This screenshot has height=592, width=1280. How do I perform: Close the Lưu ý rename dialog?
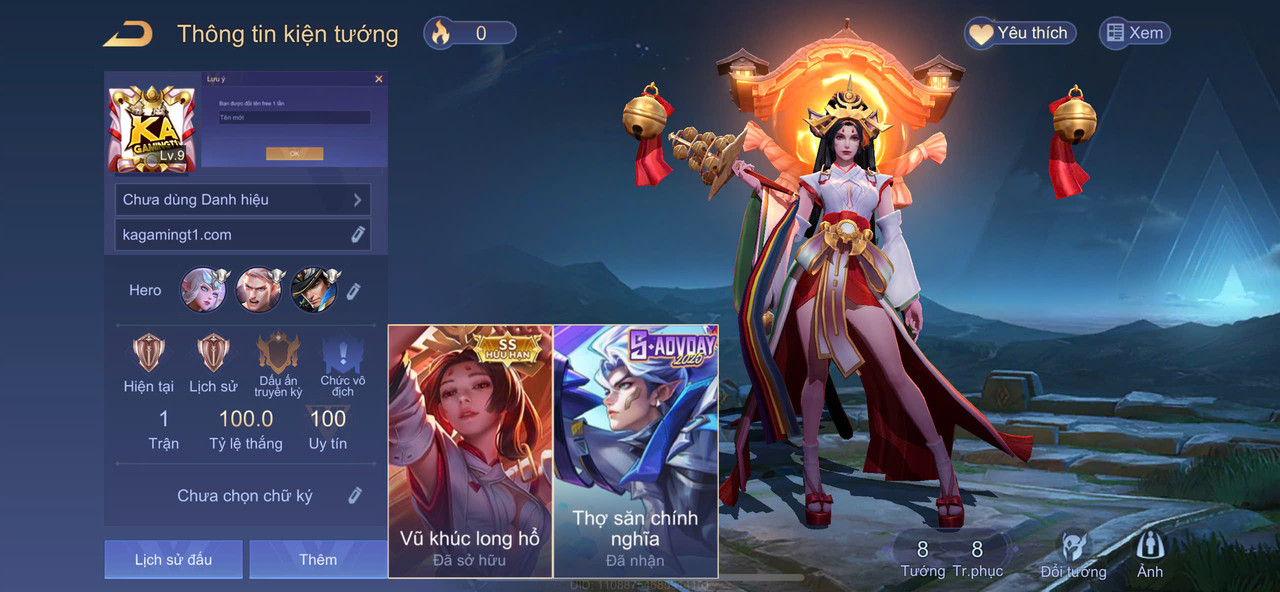coord(378,78)
